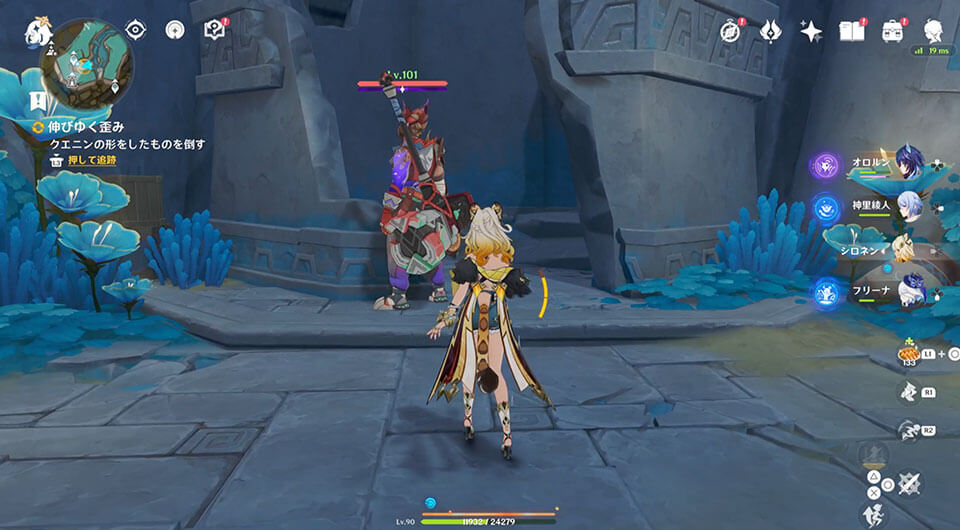Open the character profile silhouette icon

[933, 31]
